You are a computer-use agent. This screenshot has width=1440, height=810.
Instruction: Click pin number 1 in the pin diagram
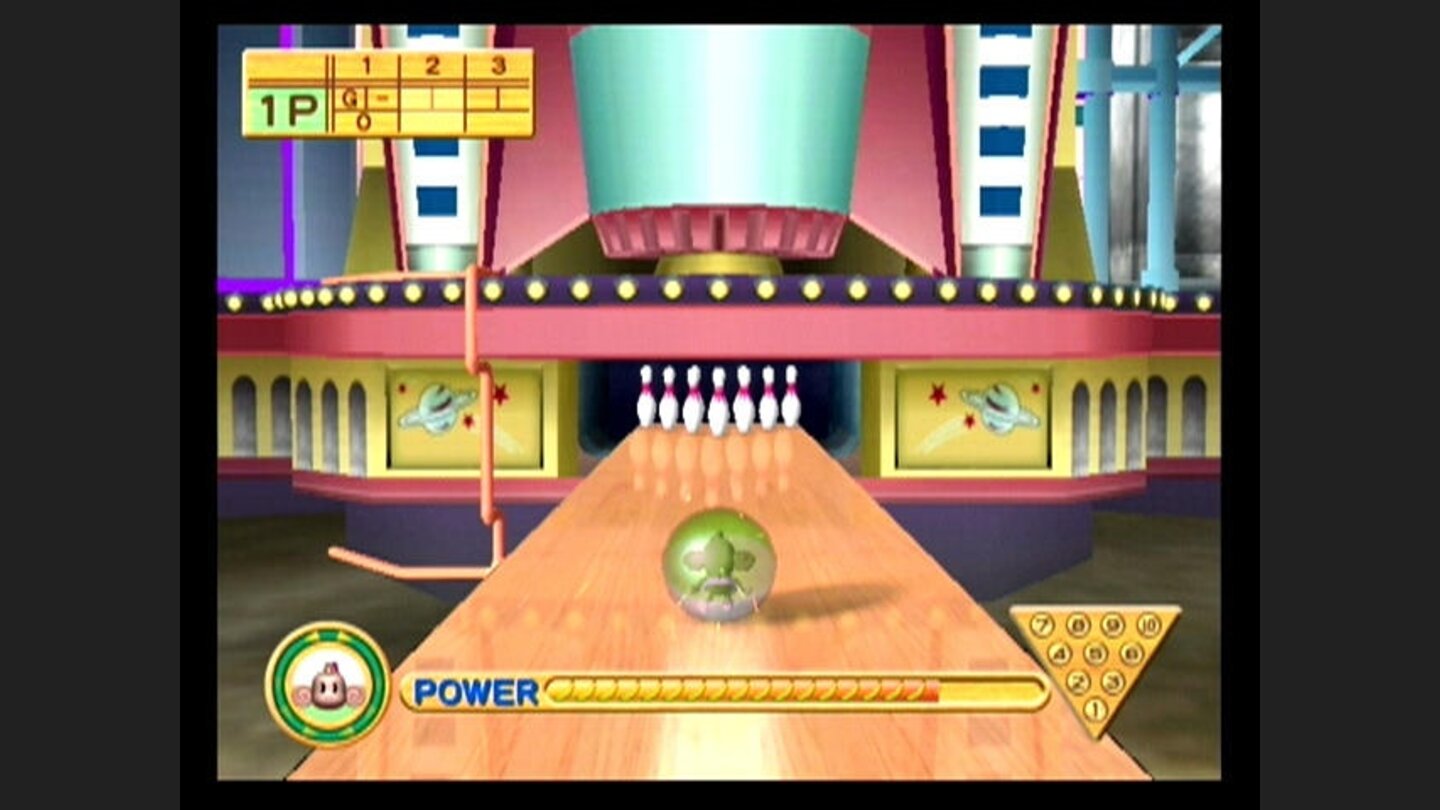(1095, 707)
